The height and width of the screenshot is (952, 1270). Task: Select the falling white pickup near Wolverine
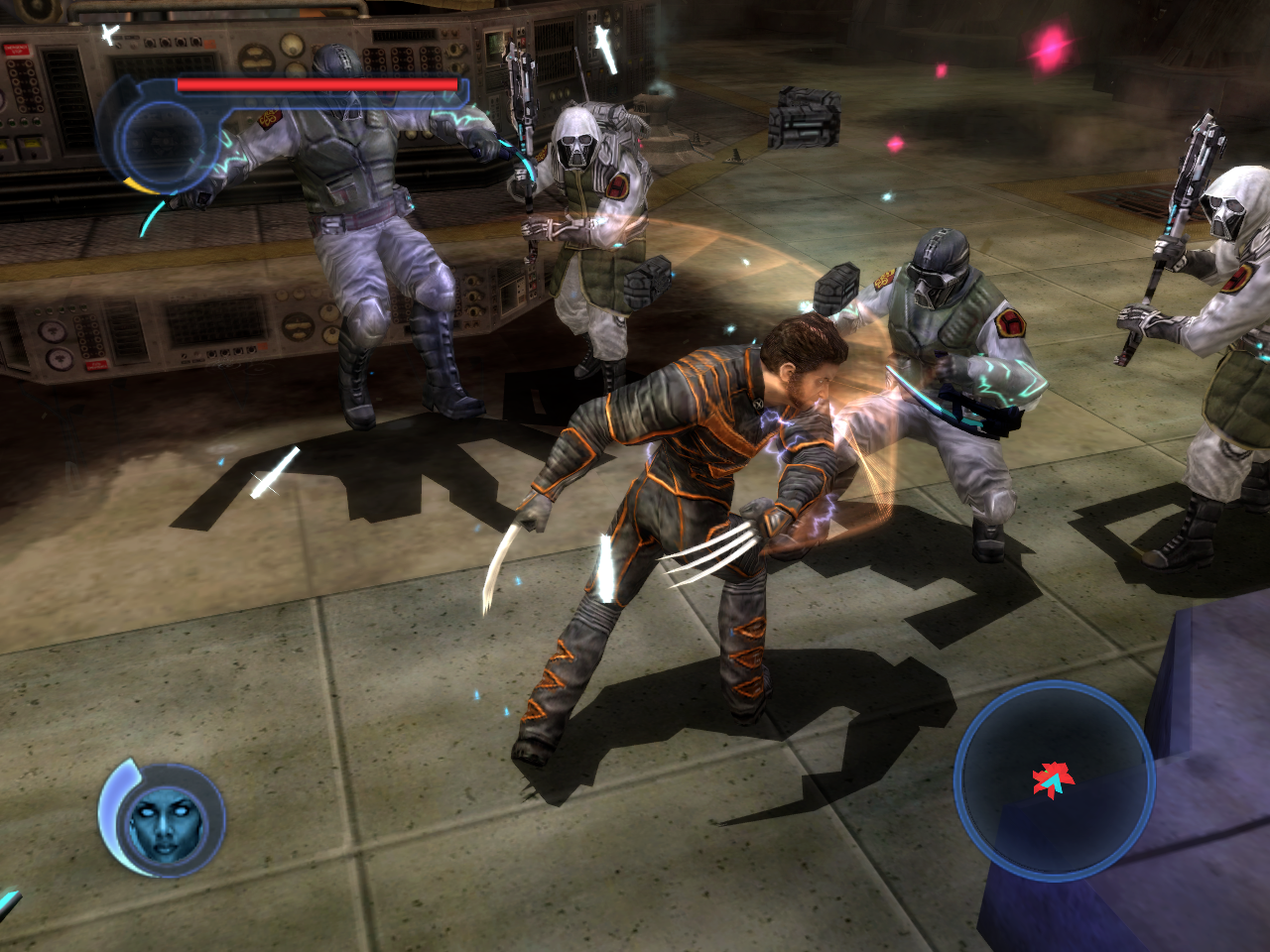coord(607,565)
